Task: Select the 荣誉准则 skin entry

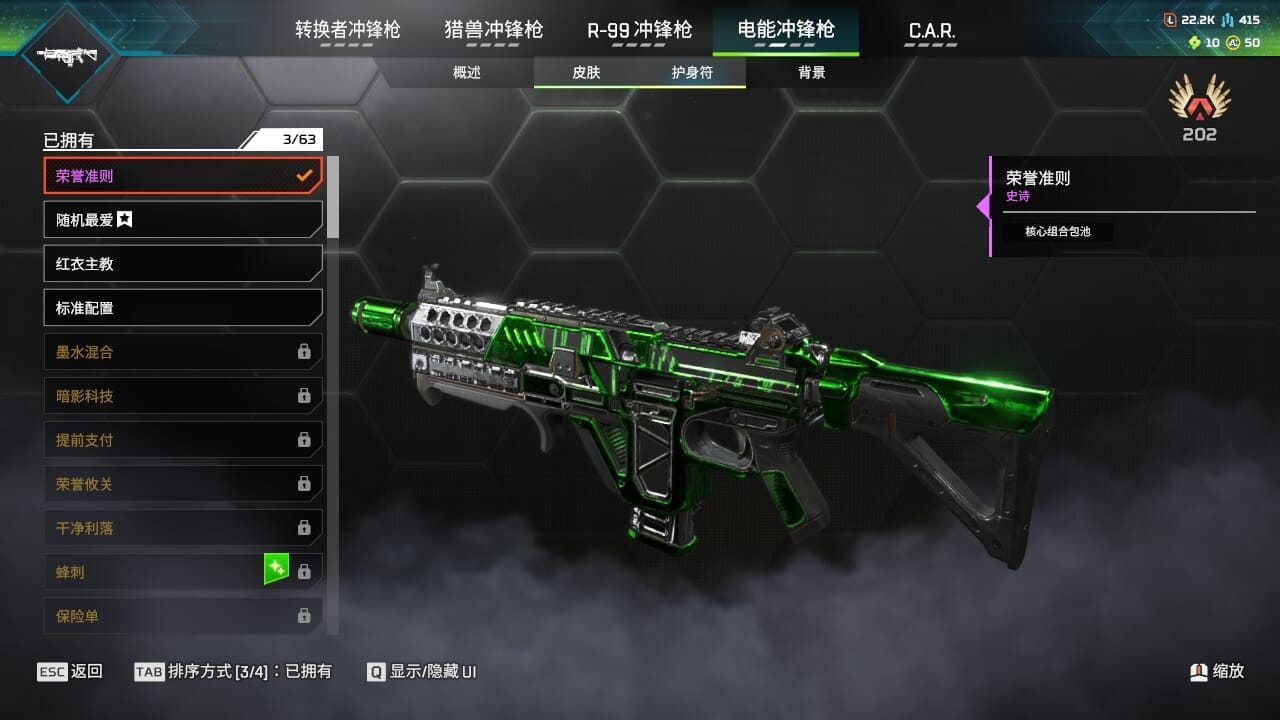Action: point(183,176)
